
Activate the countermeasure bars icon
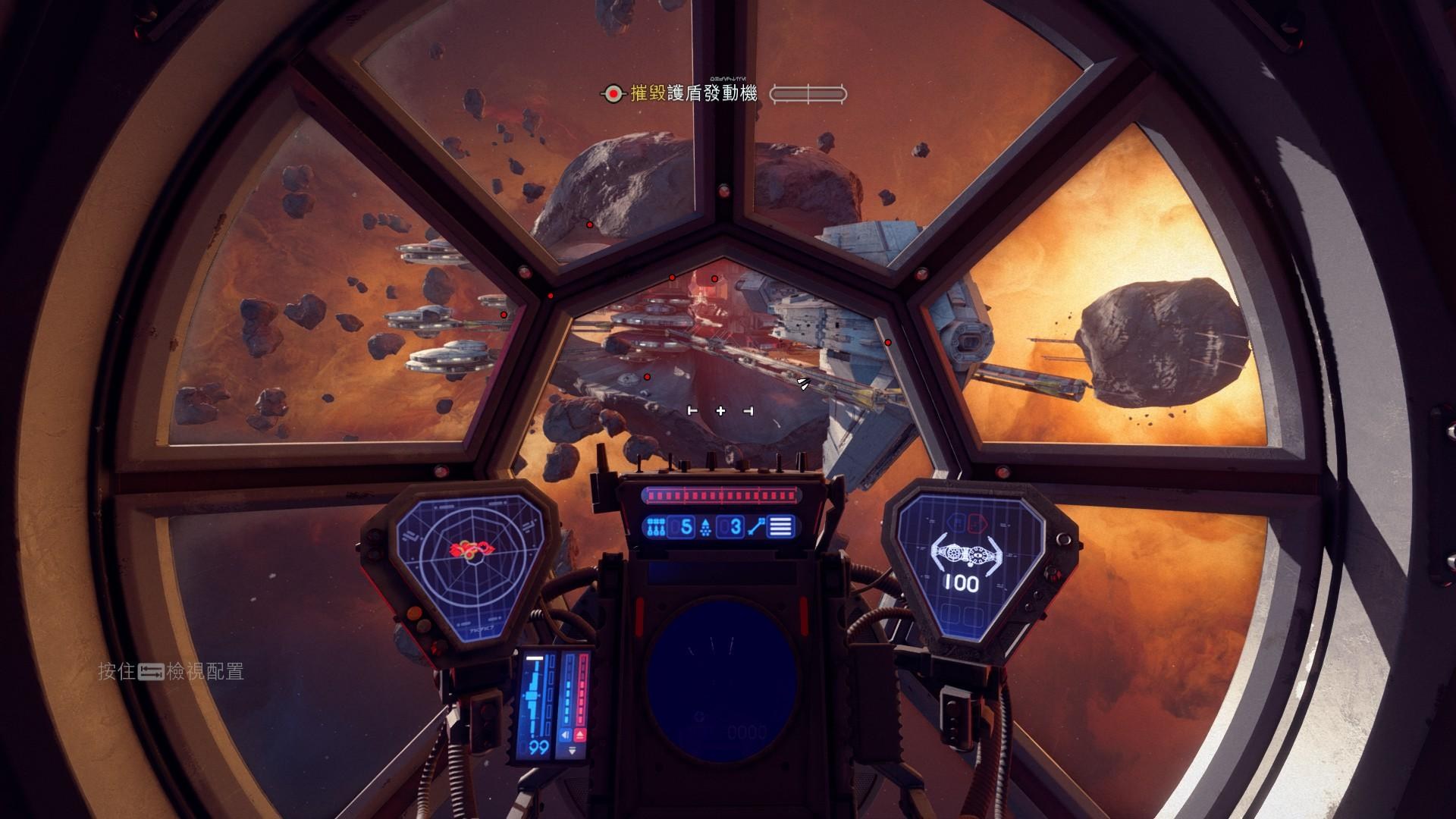[x=780, y=526]
